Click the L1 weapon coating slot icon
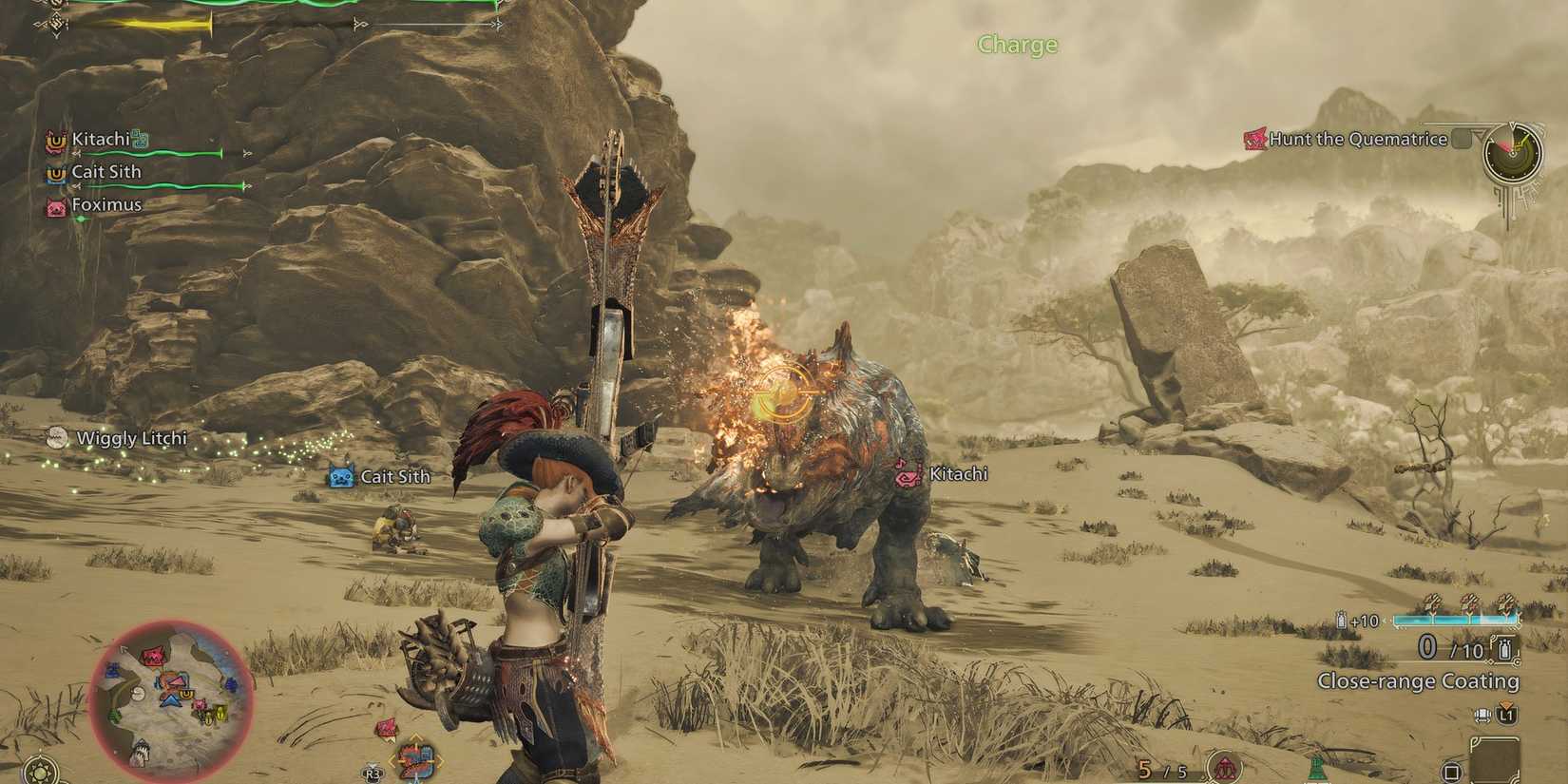 coord(1505,715)
